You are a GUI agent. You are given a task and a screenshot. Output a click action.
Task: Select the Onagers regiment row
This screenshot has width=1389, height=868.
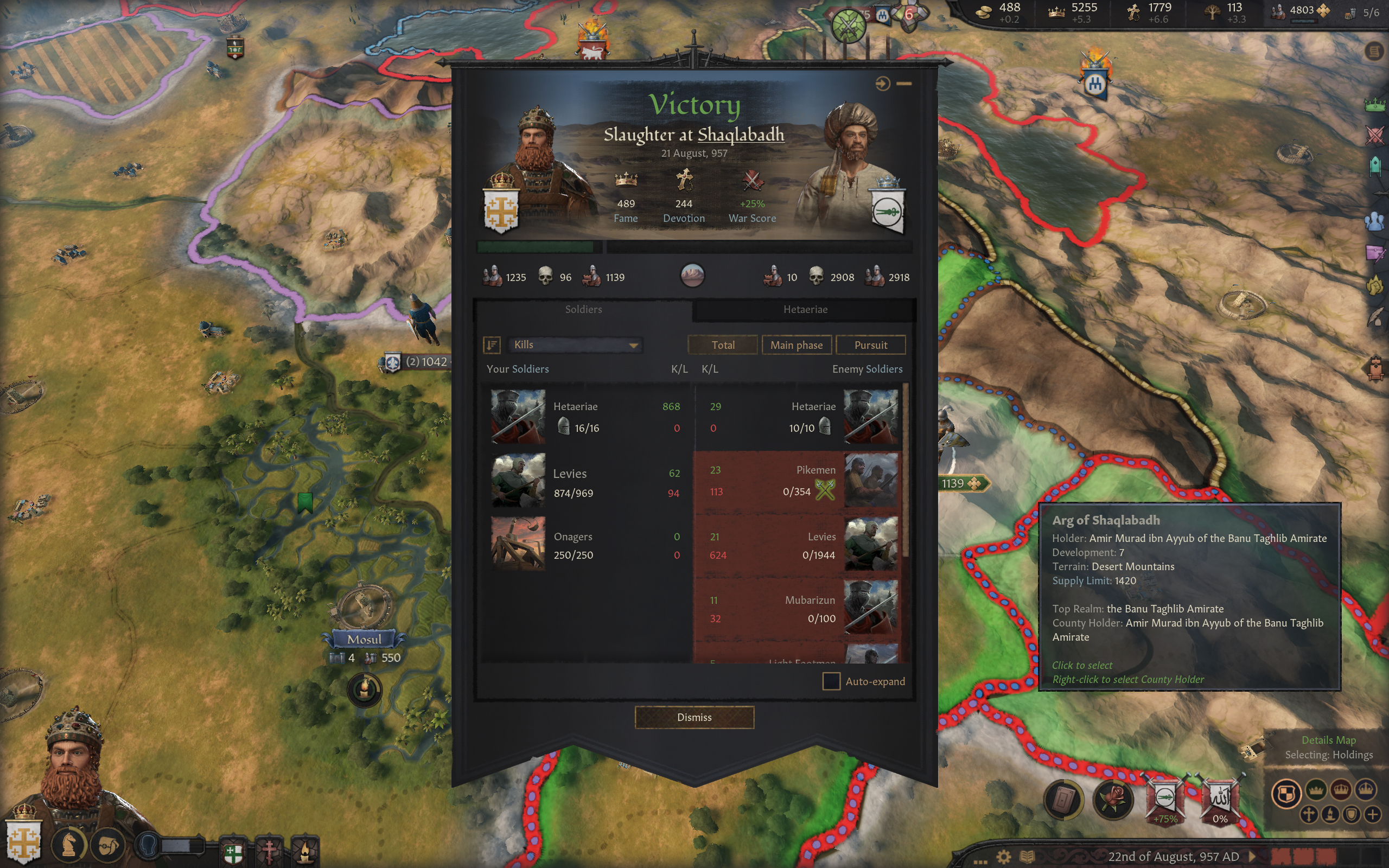click(x=585, y=545)
